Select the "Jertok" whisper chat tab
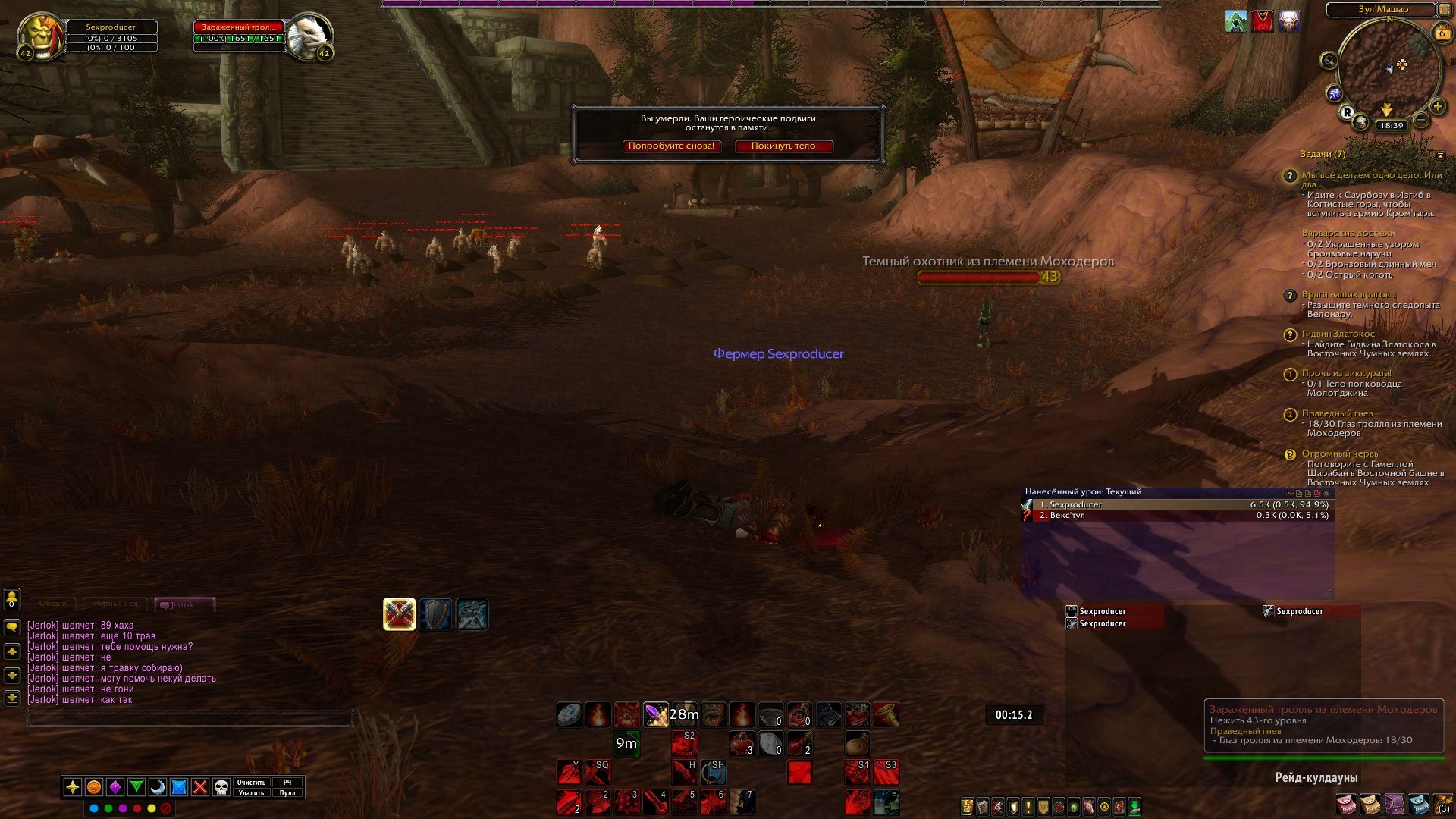1456x819 pixels. [x=184, y=605]
